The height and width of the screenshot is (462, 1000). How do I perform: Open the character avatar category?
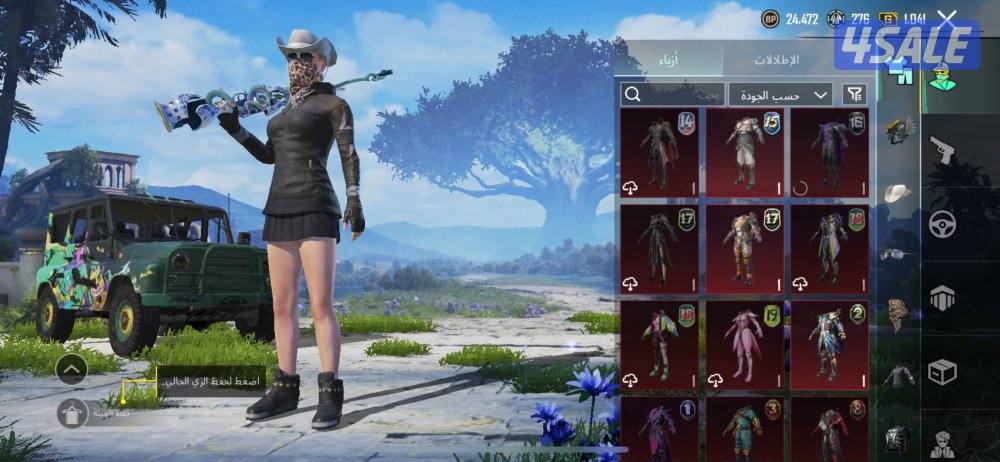[942, 441]
